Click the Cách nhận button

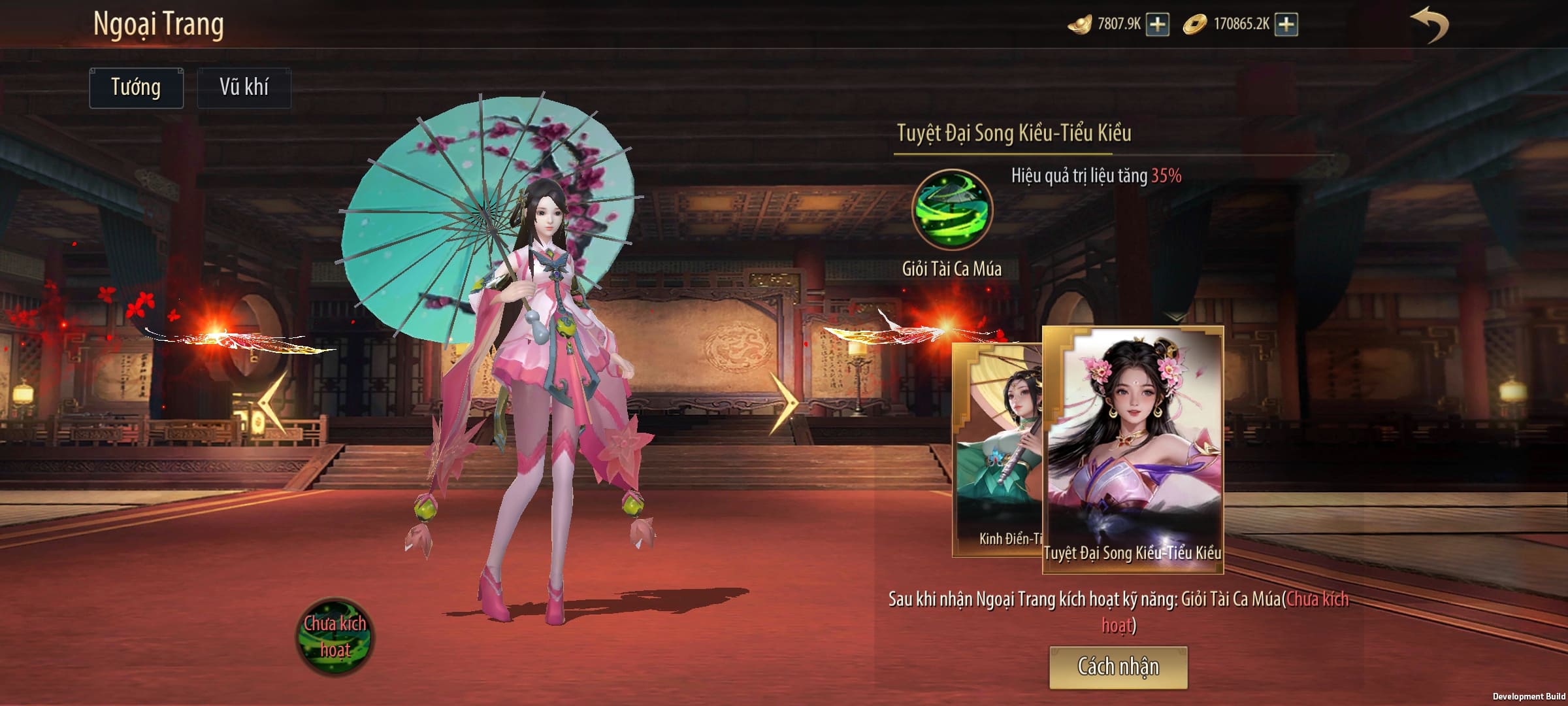coord(1118,667)
